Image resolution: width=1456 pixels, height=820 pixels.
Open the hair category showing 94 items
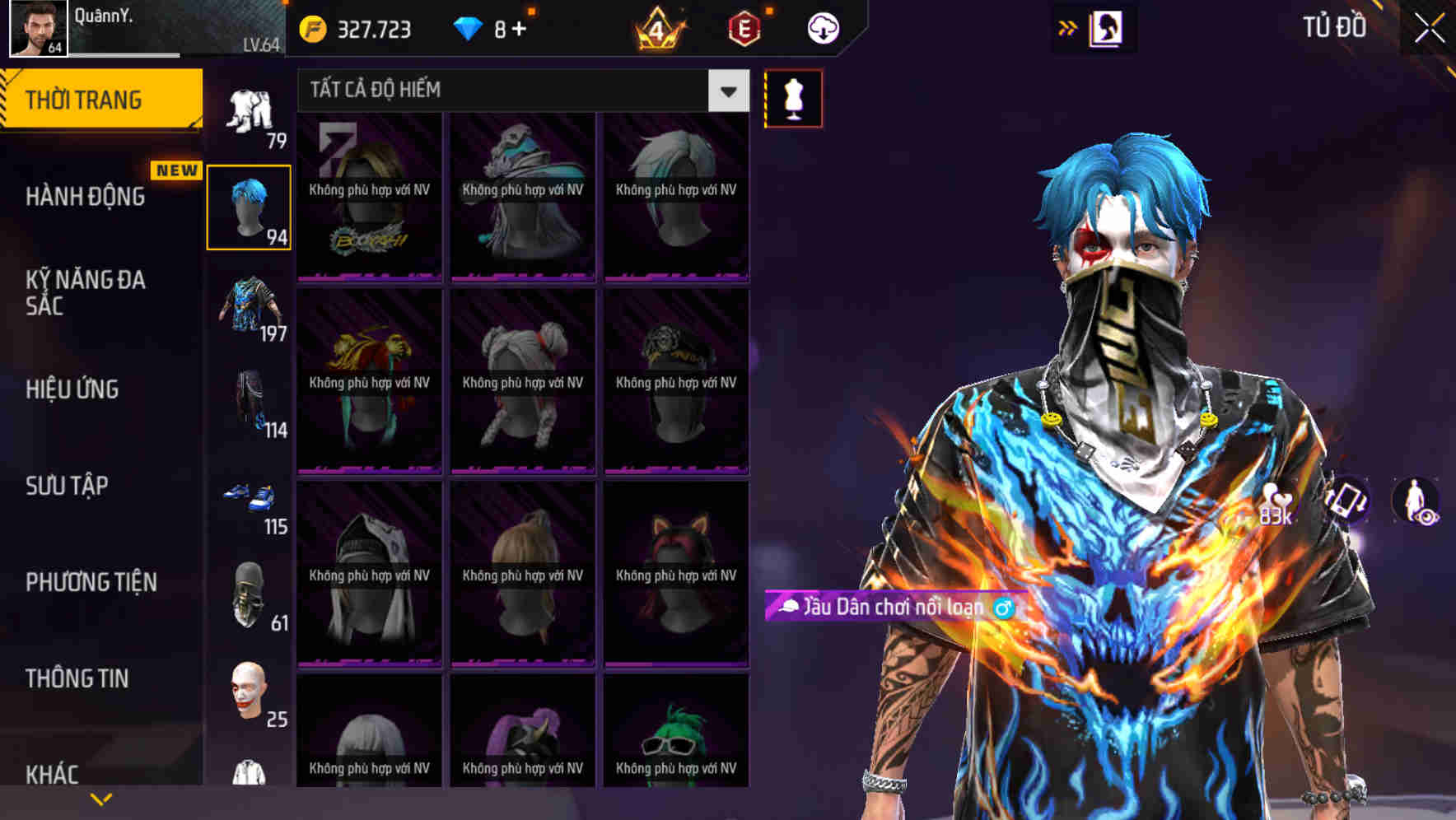coord(250,204)
